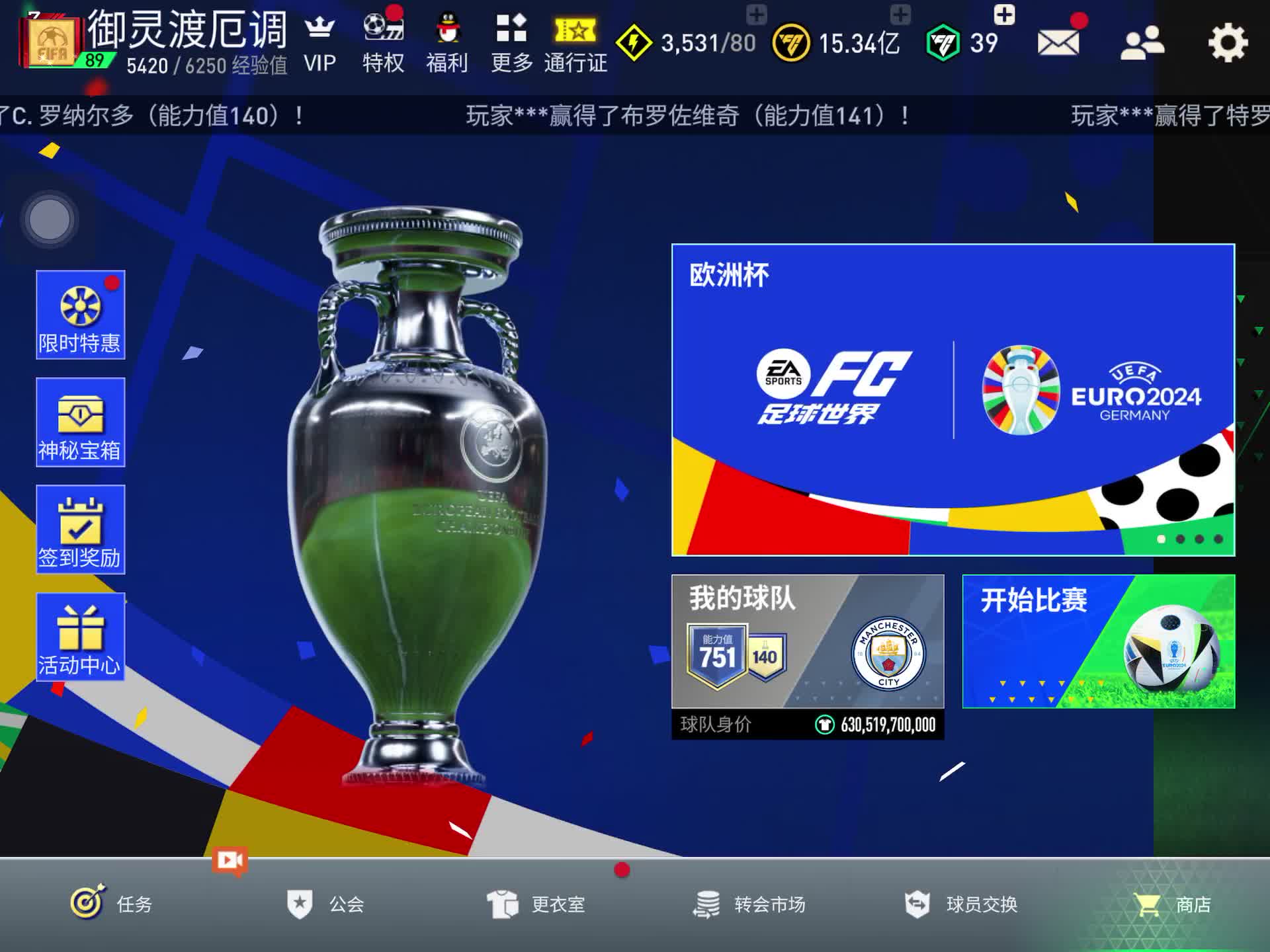Open the game settings gear

[1228, 43]
